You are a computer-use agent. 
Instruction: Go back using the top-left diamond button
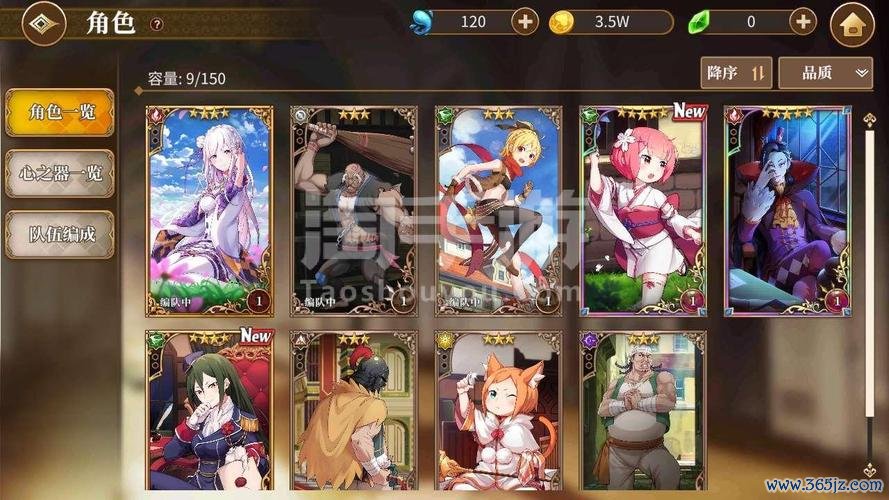[41, 23]
